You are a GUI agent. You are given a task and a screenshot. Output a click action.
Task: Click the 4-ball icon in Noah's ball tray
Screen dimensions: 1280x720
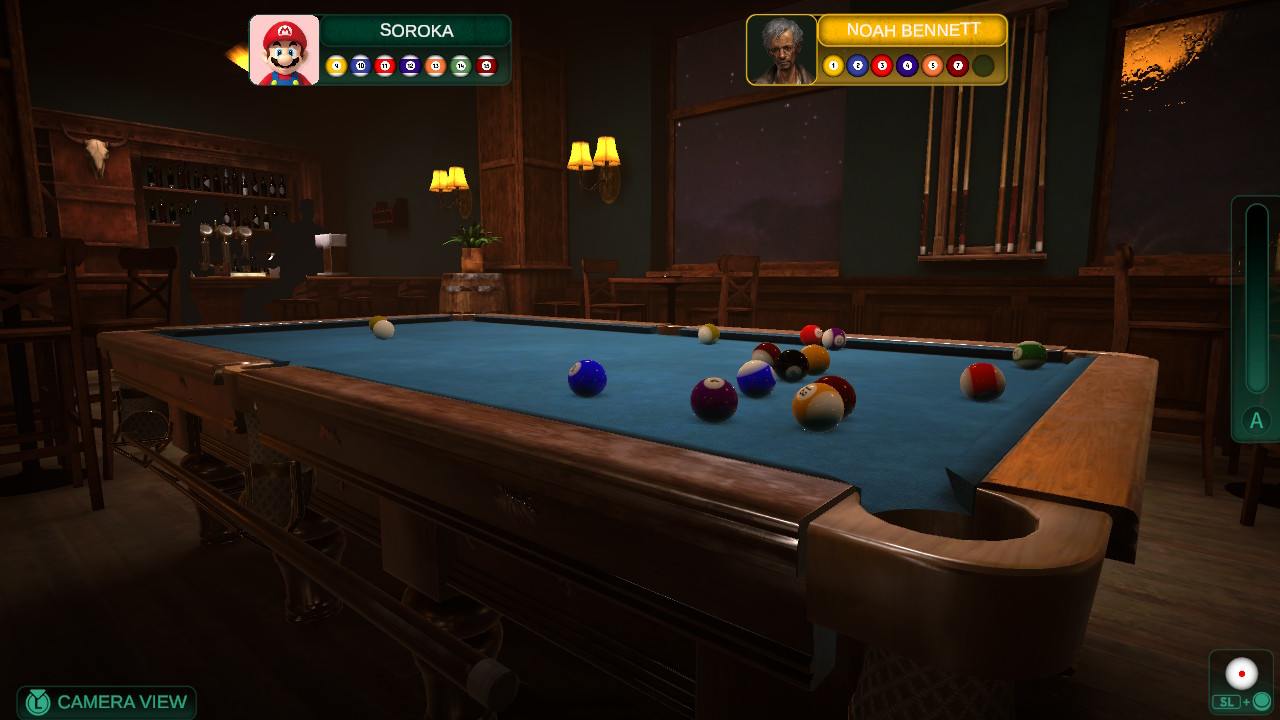point(906,65)
